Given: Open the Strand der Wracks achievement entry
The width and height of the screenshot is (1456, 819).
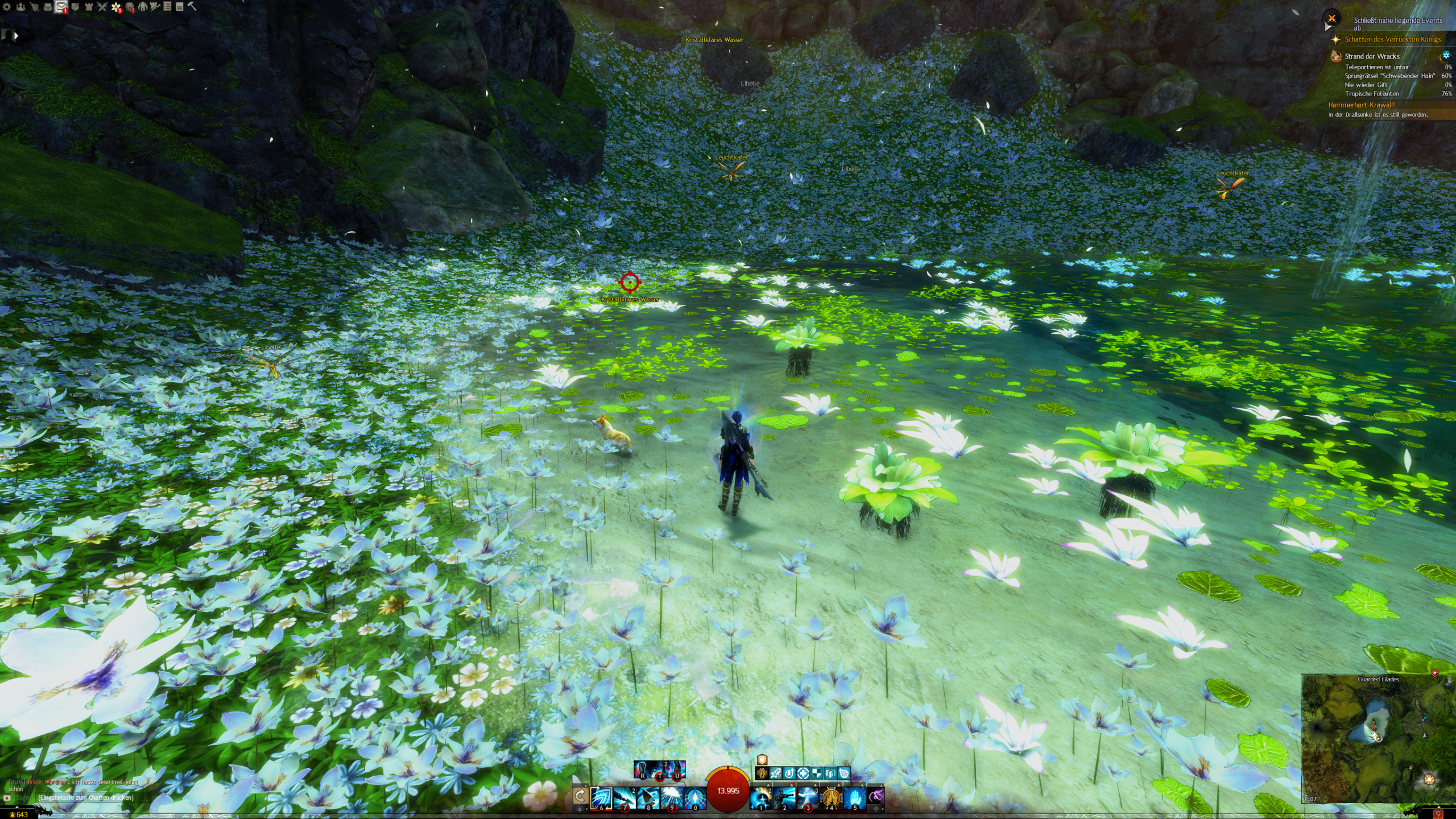Looking at the screenshot, I should pyautogui.click(x=1372, y=56).
